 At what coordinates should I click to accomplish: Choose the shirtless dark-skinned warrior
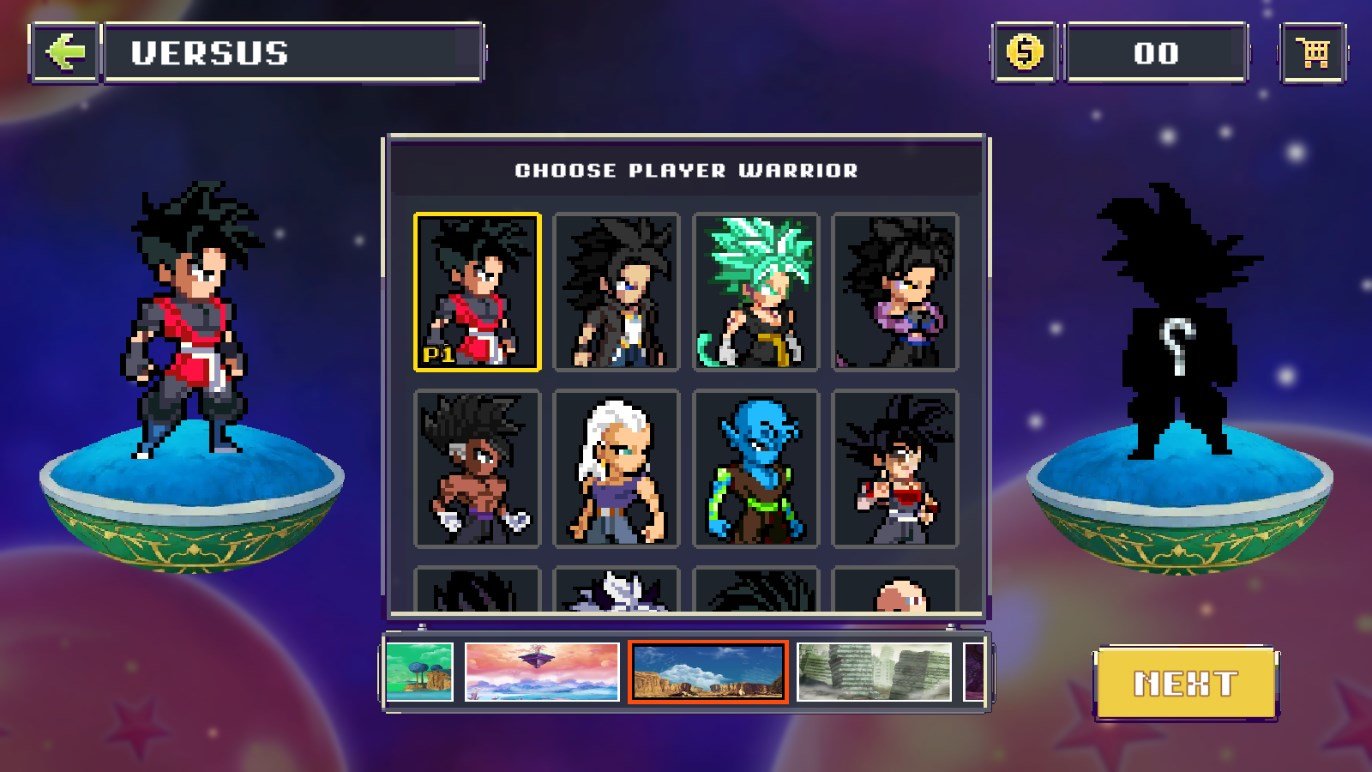pos(477,468)
